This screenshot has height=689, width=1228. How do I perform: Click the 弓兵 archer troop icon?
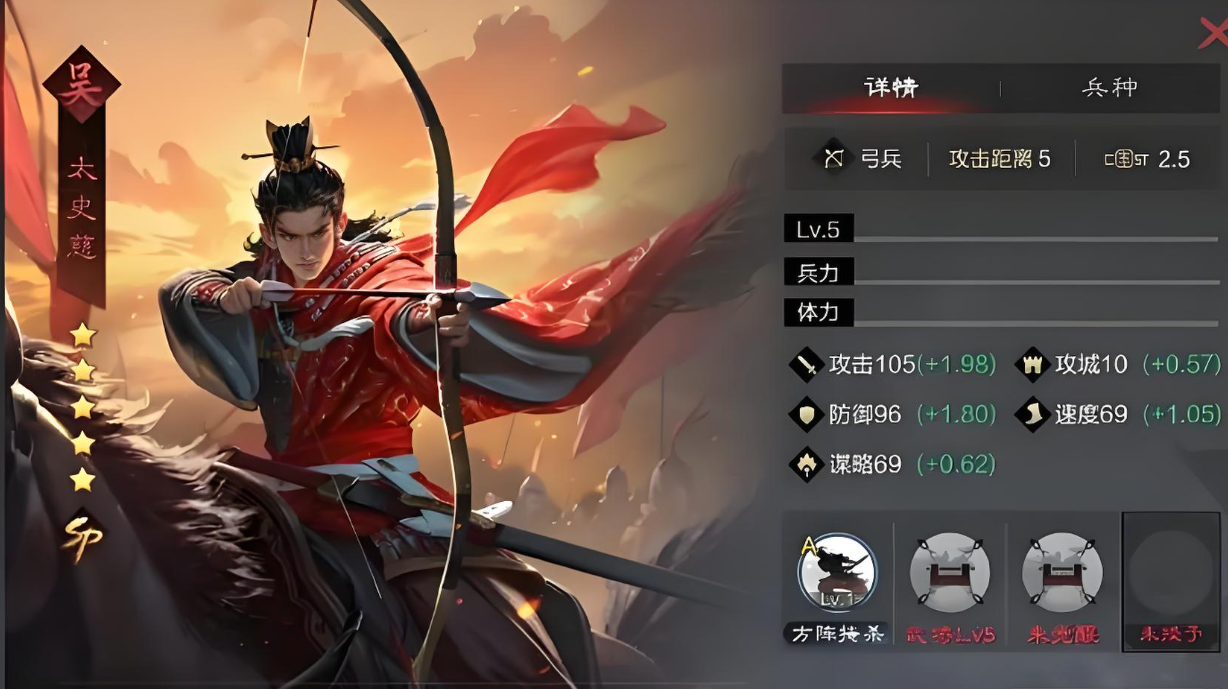(x=834, y=159)
